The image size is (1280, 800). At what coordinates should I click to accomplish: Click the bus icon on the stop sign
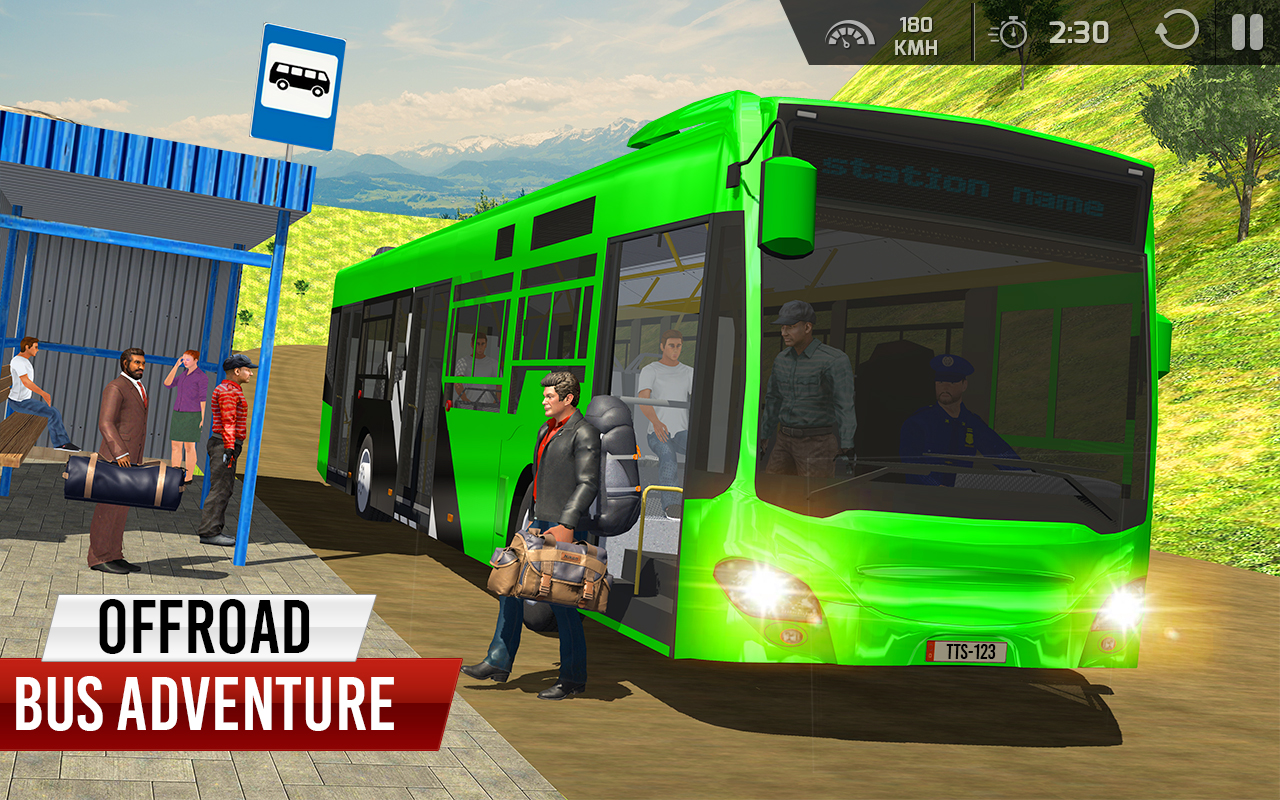(300, 76)
